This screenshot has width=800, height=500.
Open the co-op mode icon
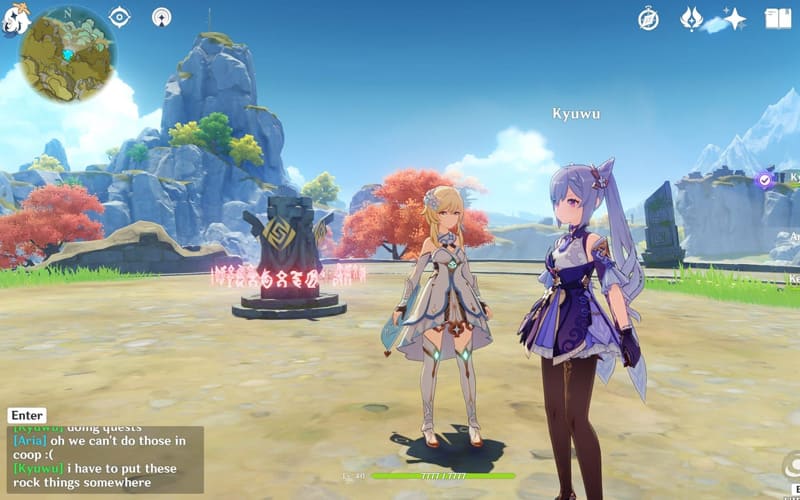[x=161, y=17]
